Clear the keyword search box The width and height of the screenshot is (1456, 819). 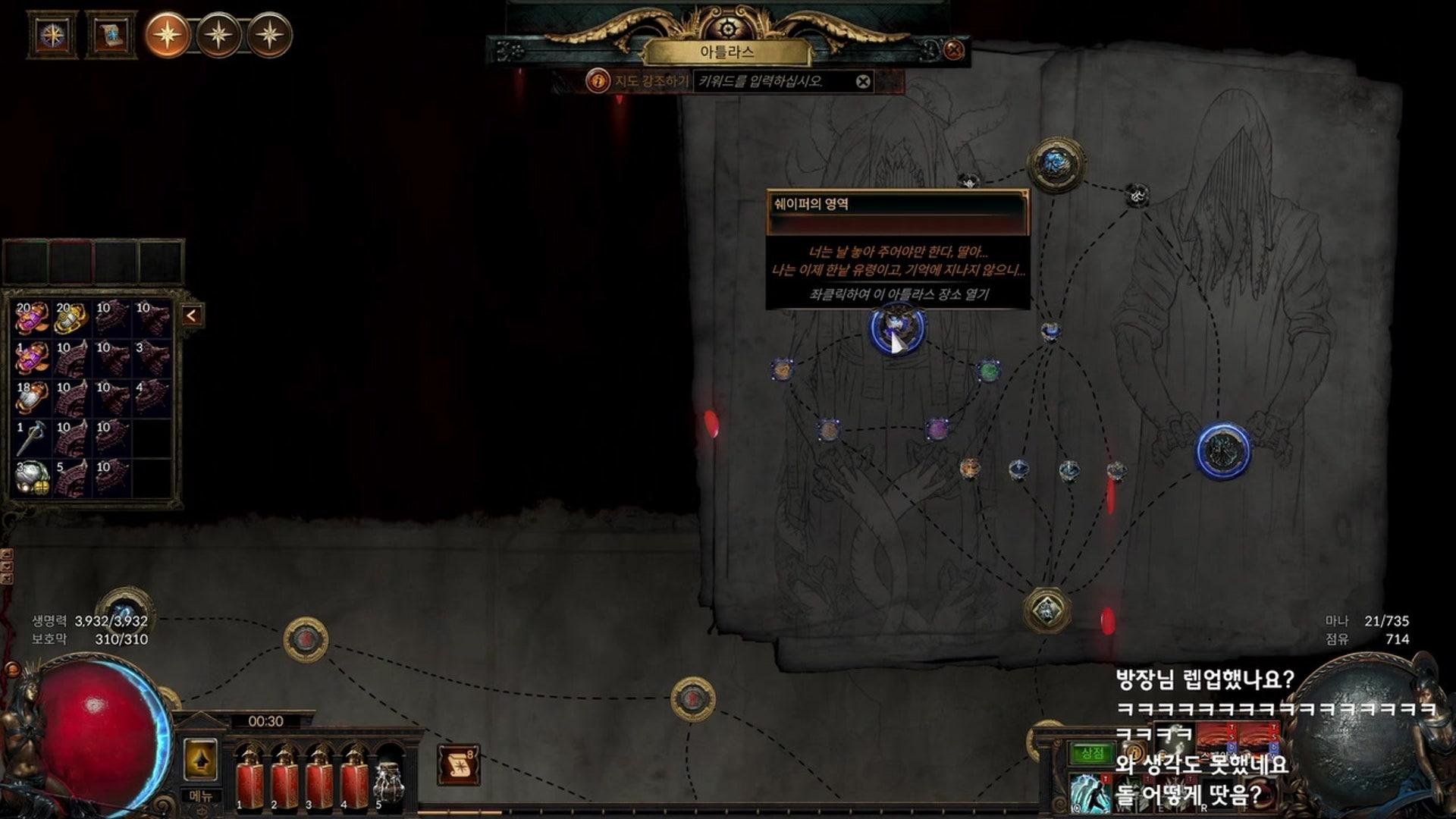click(863, 81)
